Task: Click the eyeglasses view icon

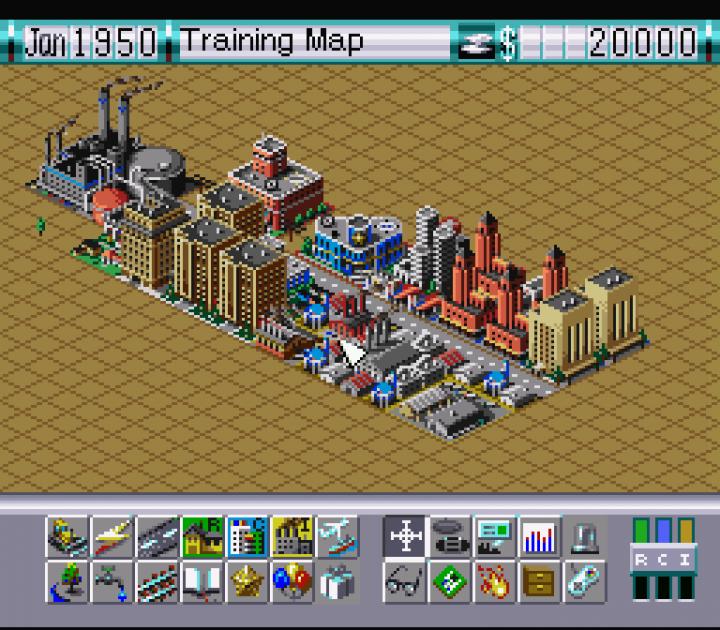Action: pos(405,581)
